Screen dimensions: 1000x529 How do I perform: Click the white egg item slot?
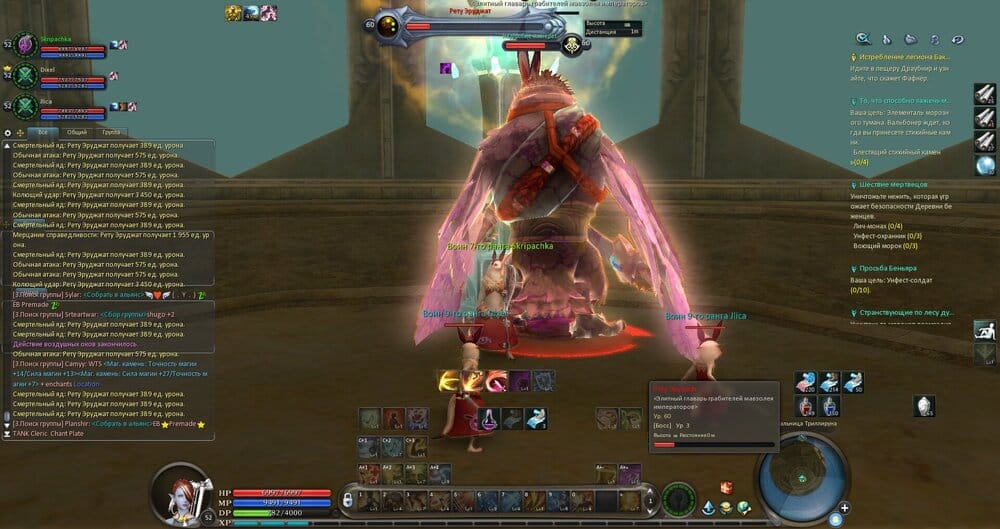[x=924, y=405]
